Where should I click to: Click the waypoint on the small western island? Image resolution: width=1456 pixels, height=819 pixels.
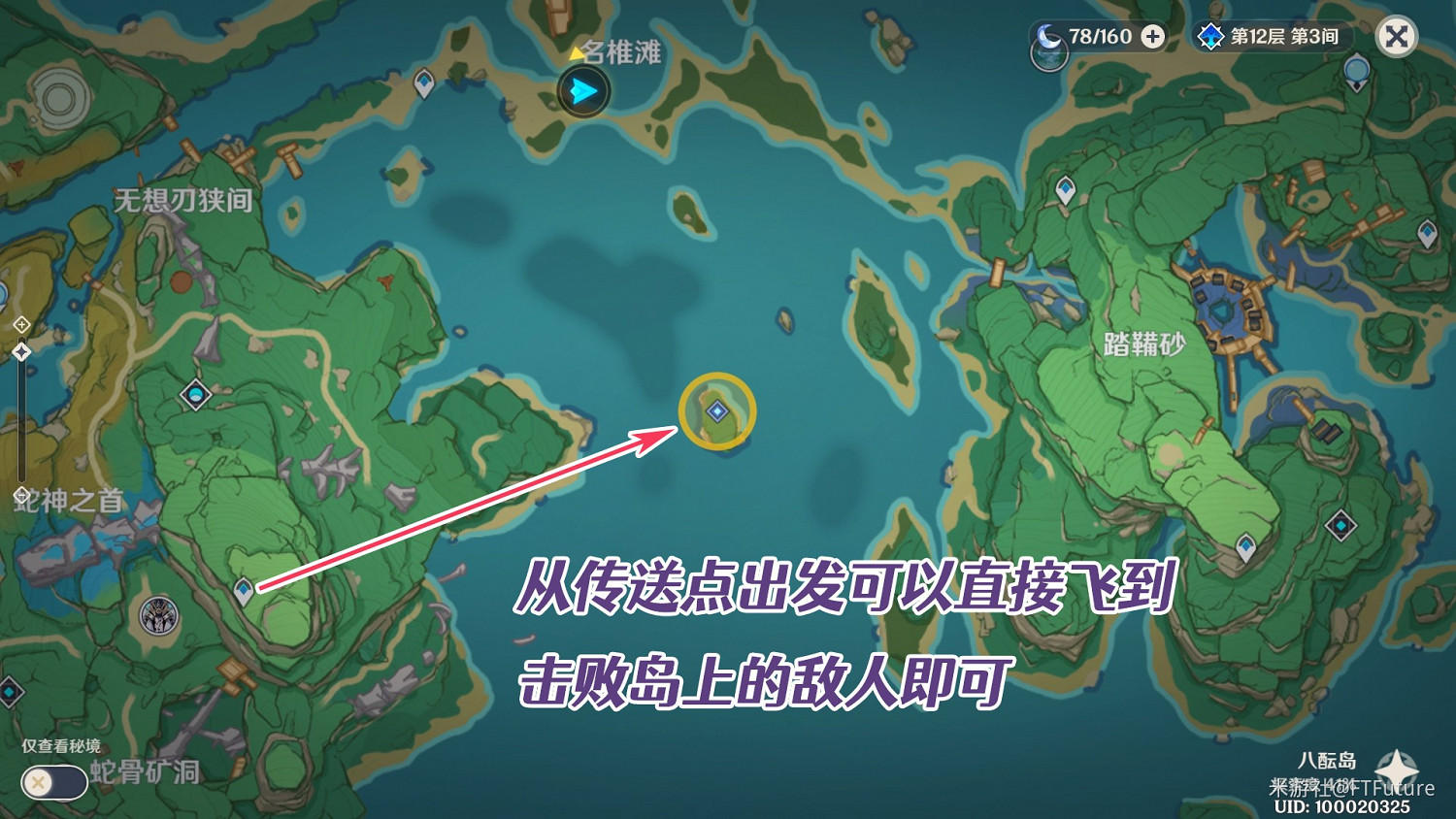tap(422, 84)
